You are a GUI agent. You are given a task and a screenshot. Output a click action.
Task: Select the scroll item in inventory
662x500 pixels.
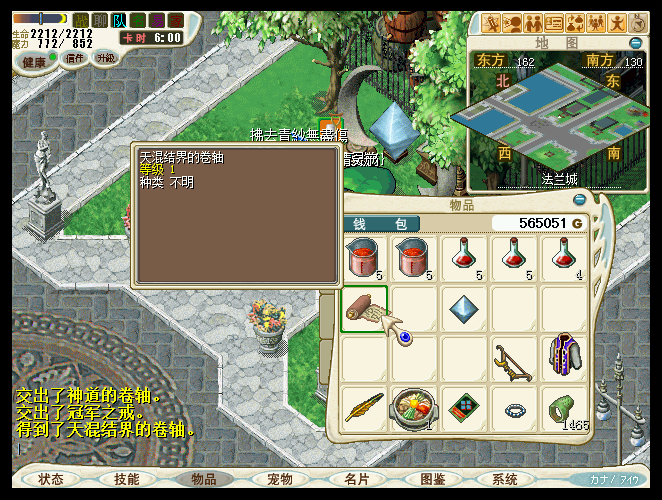pyautogui.click(x=364, y=310)
